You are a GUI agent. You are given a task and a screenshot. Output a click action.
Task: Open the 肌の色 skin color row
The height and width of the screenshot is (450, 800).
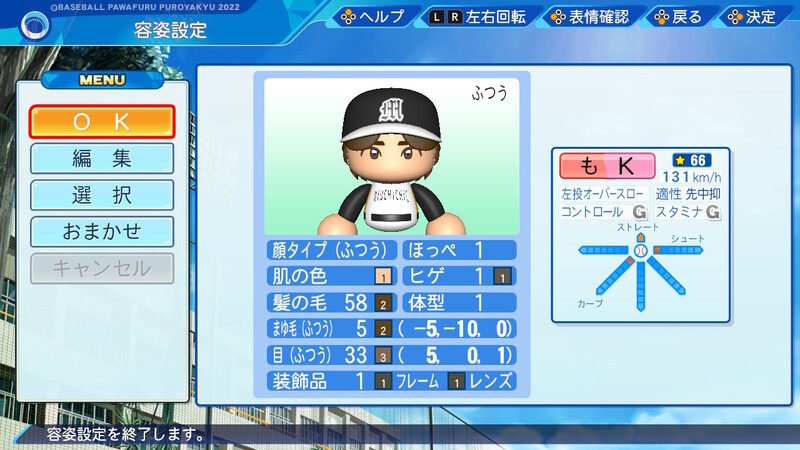coord(331,276)
